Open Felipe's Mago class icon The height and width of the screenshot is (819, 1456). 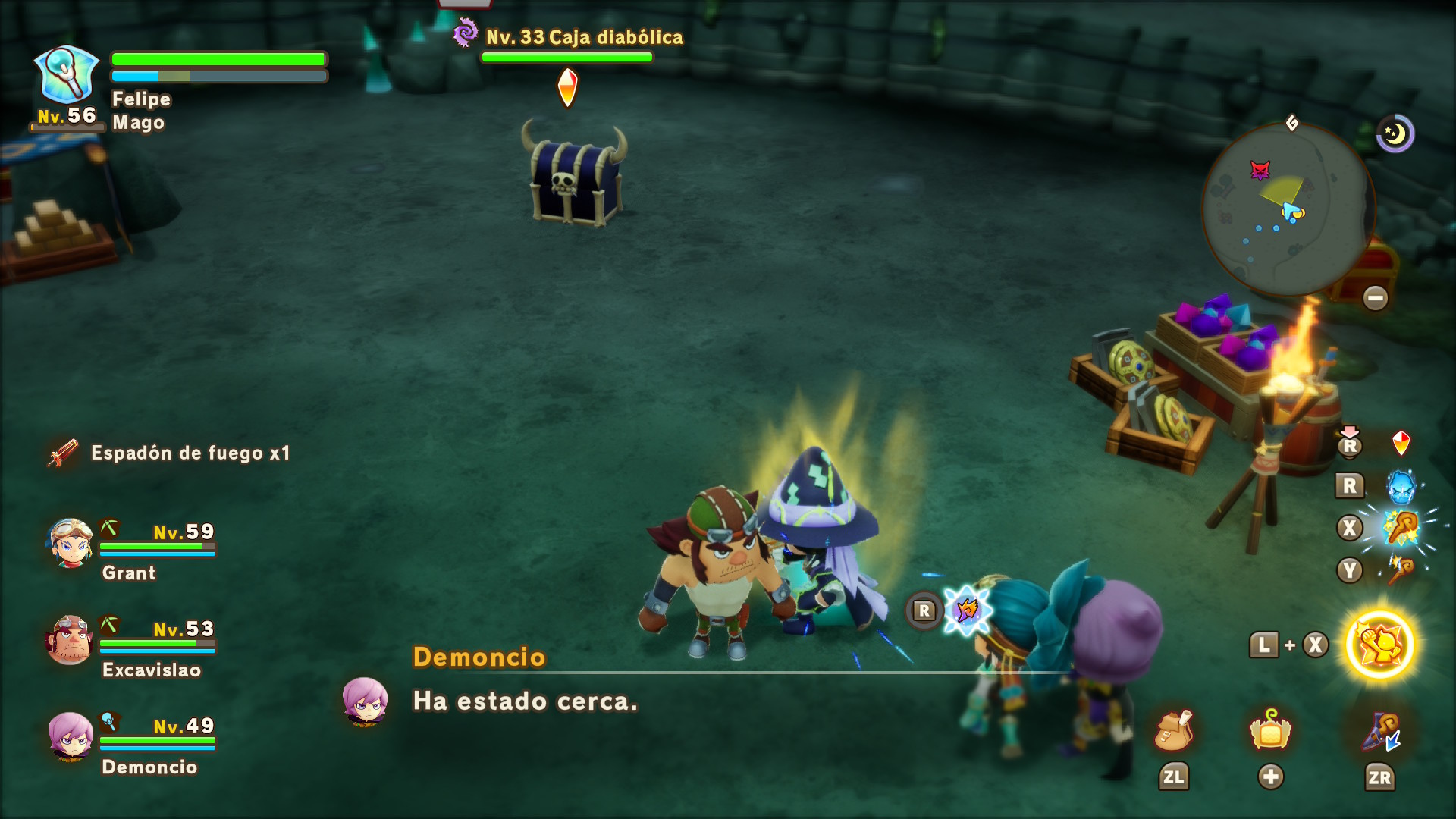coord(67,75)
